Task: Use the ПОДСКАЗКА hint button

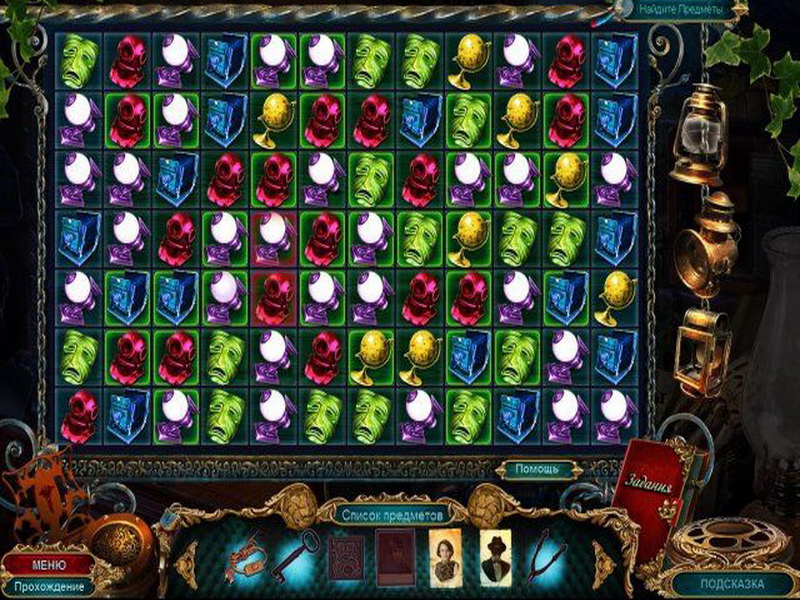Action: point(733,583)
